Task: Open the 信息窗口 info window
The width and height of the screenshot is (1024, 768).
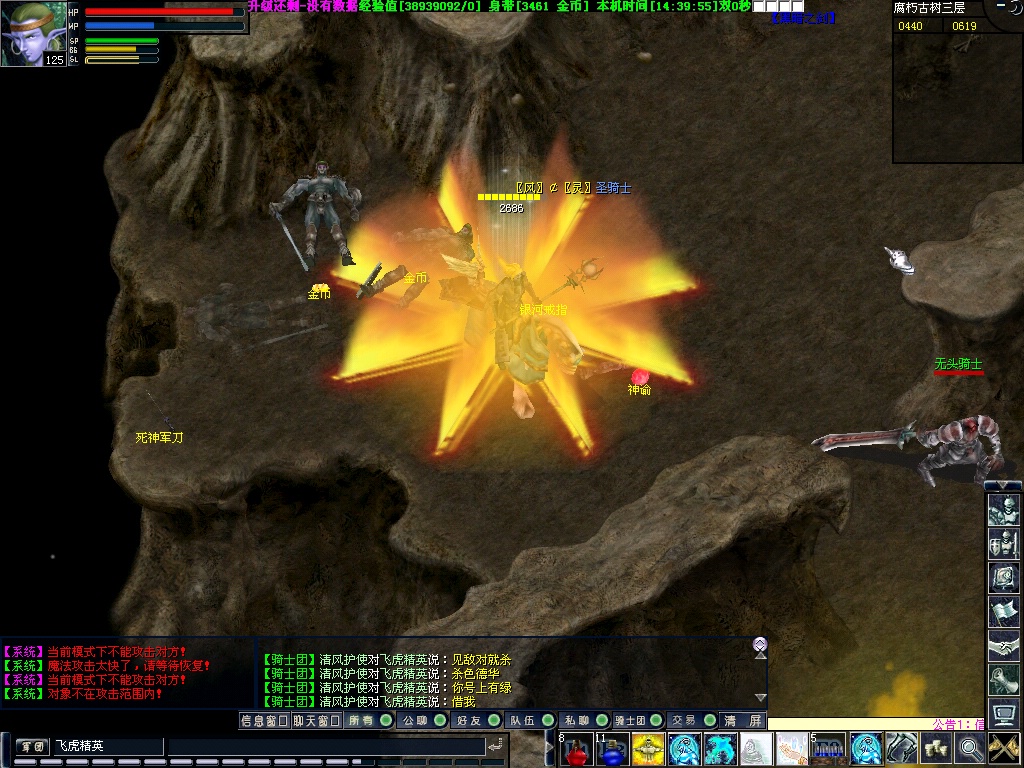Action: pyautogui.click(x=264, y=720)
